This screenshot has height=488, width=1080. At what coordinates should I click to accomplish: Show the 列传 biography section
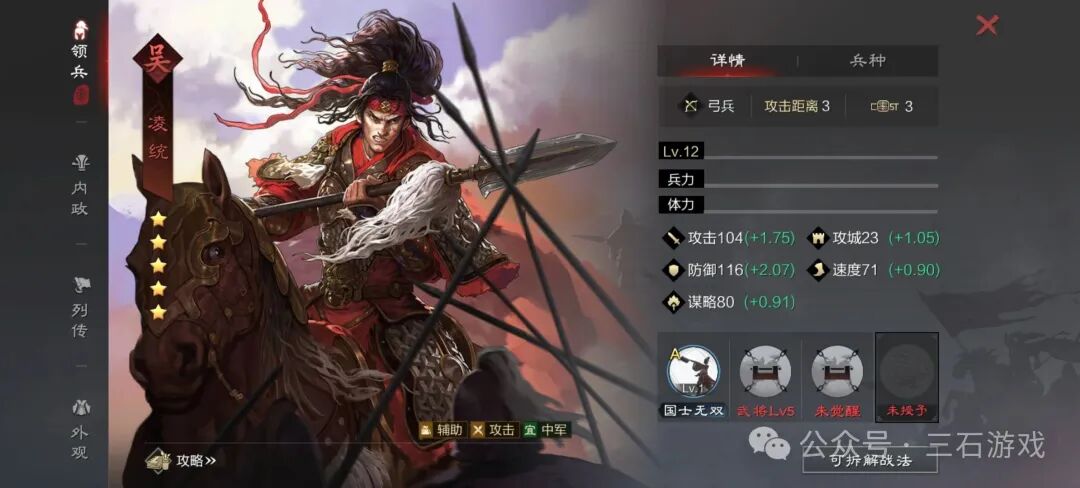pos(80,306)
